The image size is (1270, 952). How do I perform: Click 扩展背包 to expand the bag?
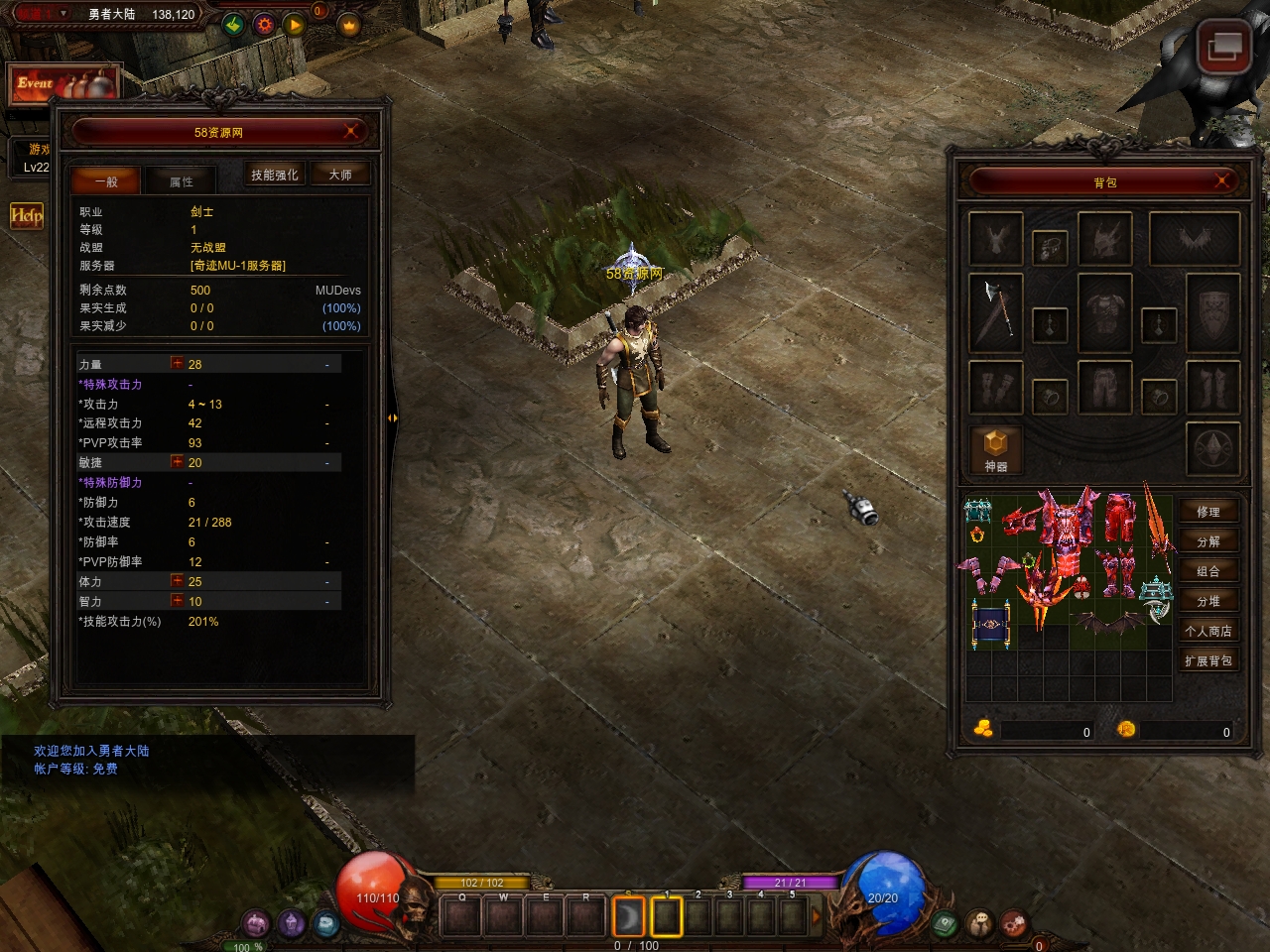point(1207,660)
